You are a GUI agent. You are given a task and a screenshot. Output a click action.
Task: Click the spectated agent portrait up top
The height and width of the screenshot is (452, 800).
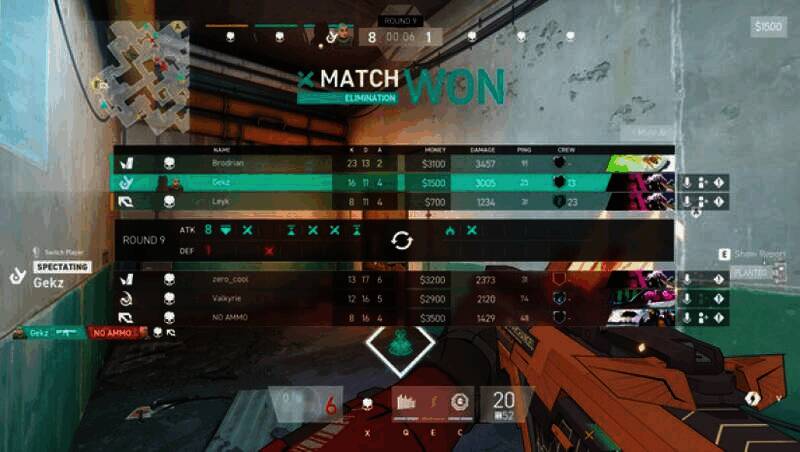(x=343, y=36)
